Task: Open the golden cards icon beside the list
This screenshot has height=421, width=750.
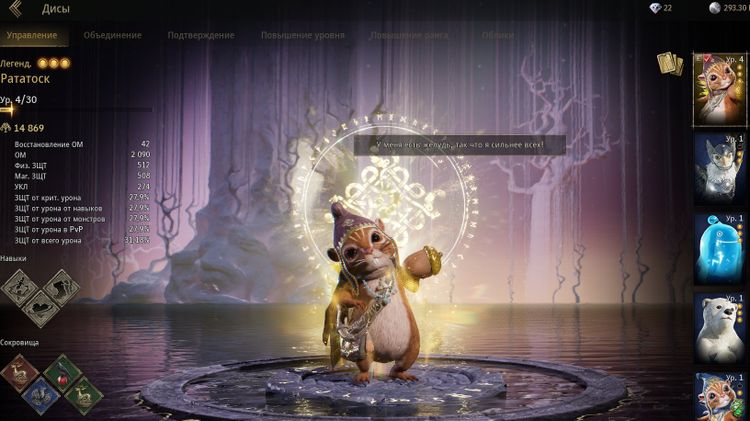Action: [669, 64]
